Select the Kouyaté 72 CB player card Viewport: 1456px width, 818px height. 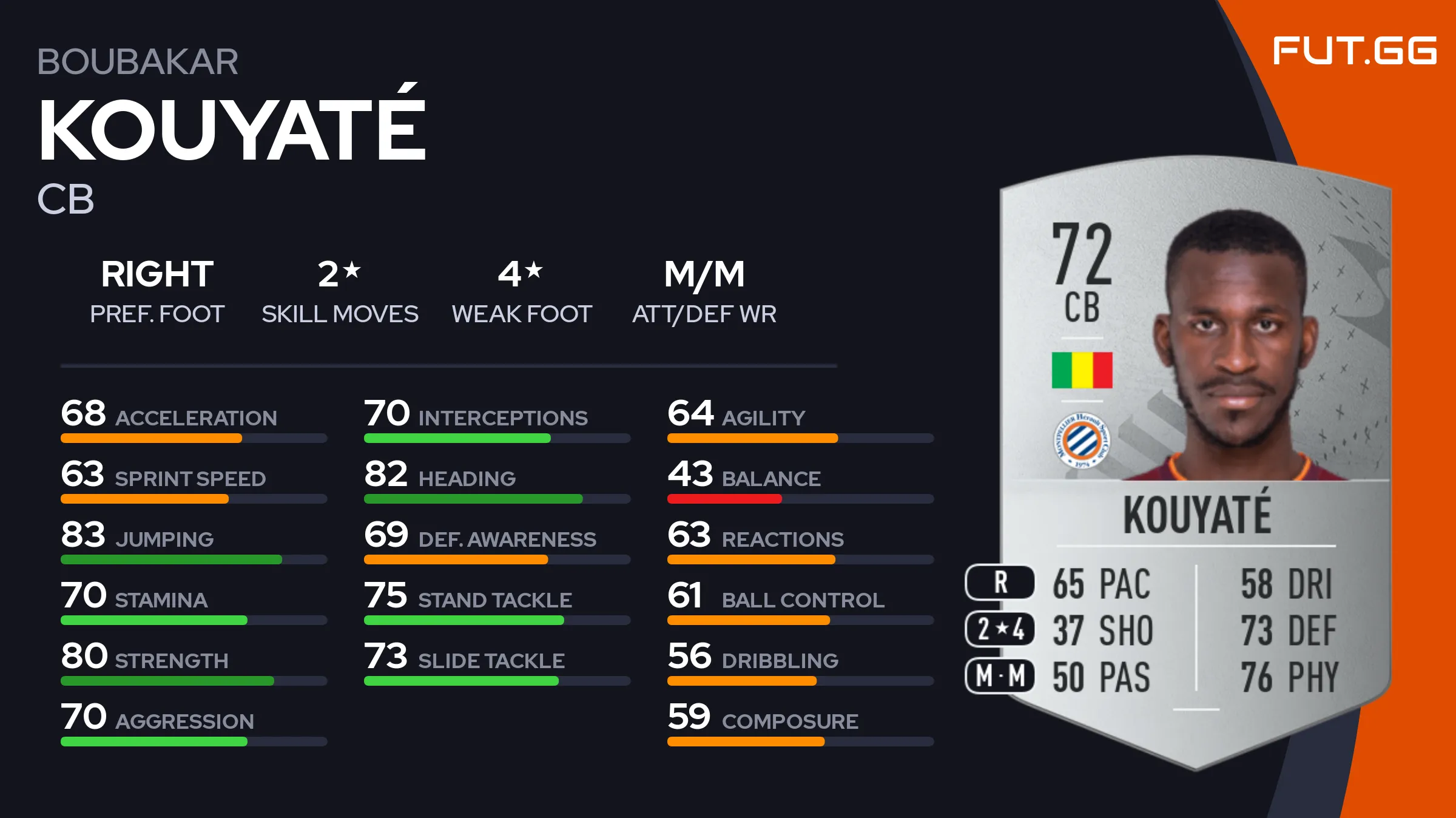tap(1195, 461)
